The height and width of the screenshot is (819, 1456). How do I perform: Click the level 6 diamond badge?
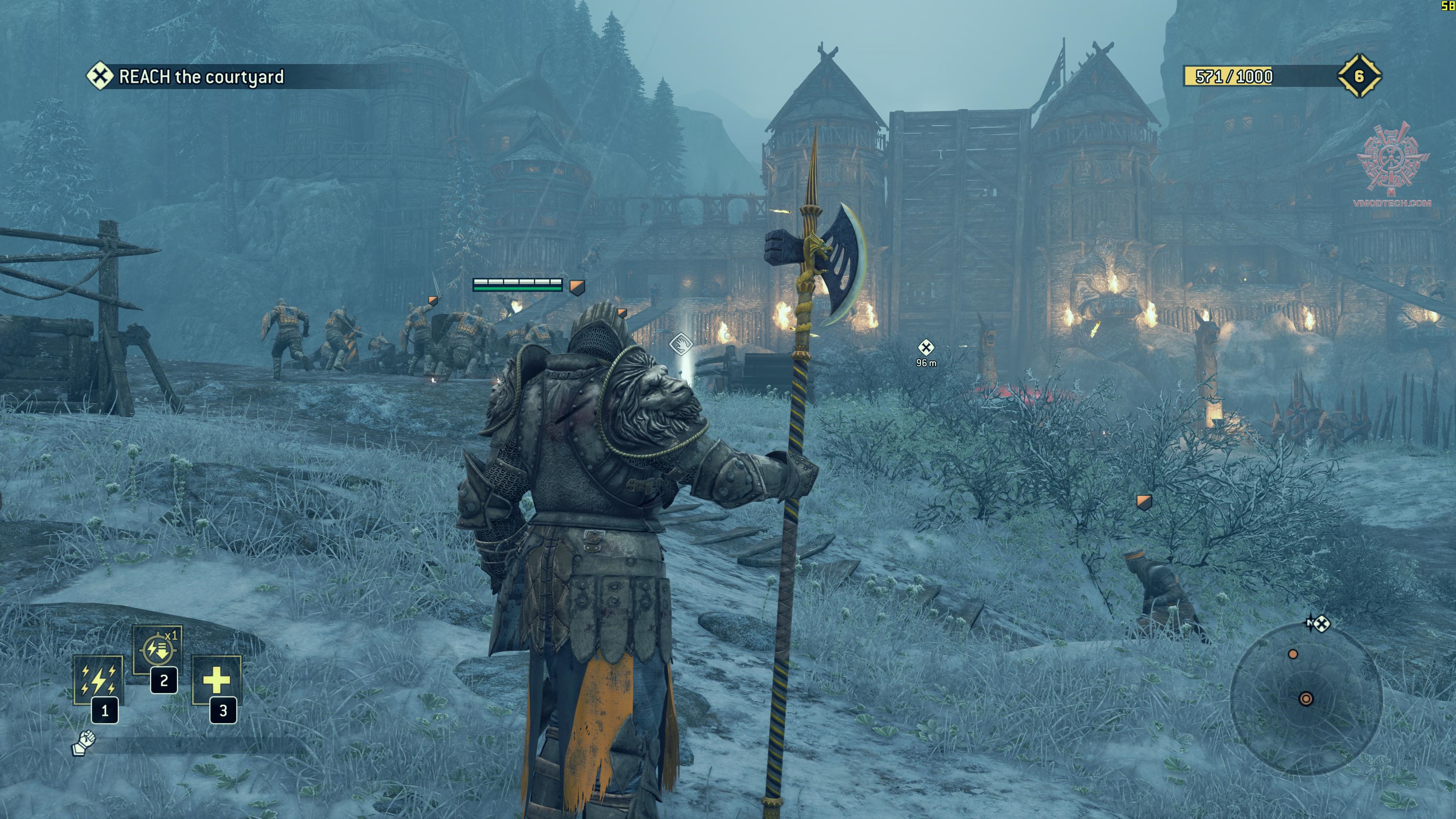1359,76
